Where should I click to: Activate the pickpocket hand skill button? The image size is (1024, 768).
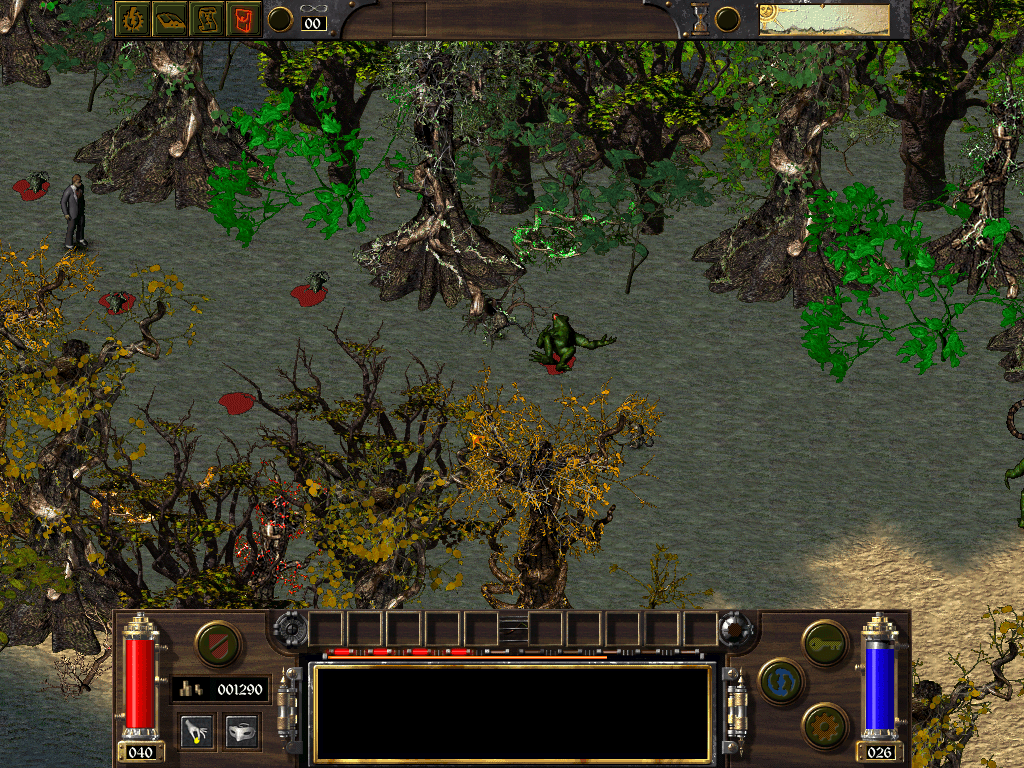[x=197, y=731]
